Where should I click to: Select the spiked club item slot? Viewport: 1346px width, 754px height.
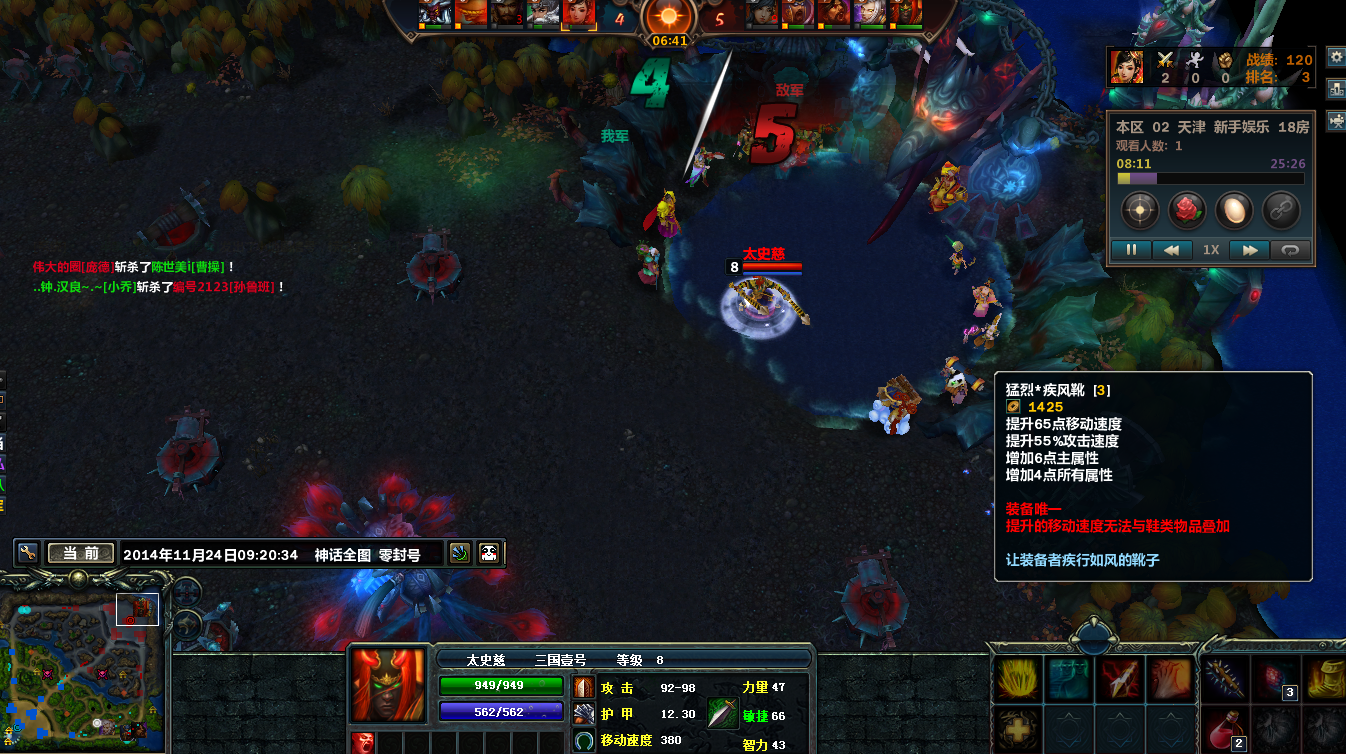1223,679
